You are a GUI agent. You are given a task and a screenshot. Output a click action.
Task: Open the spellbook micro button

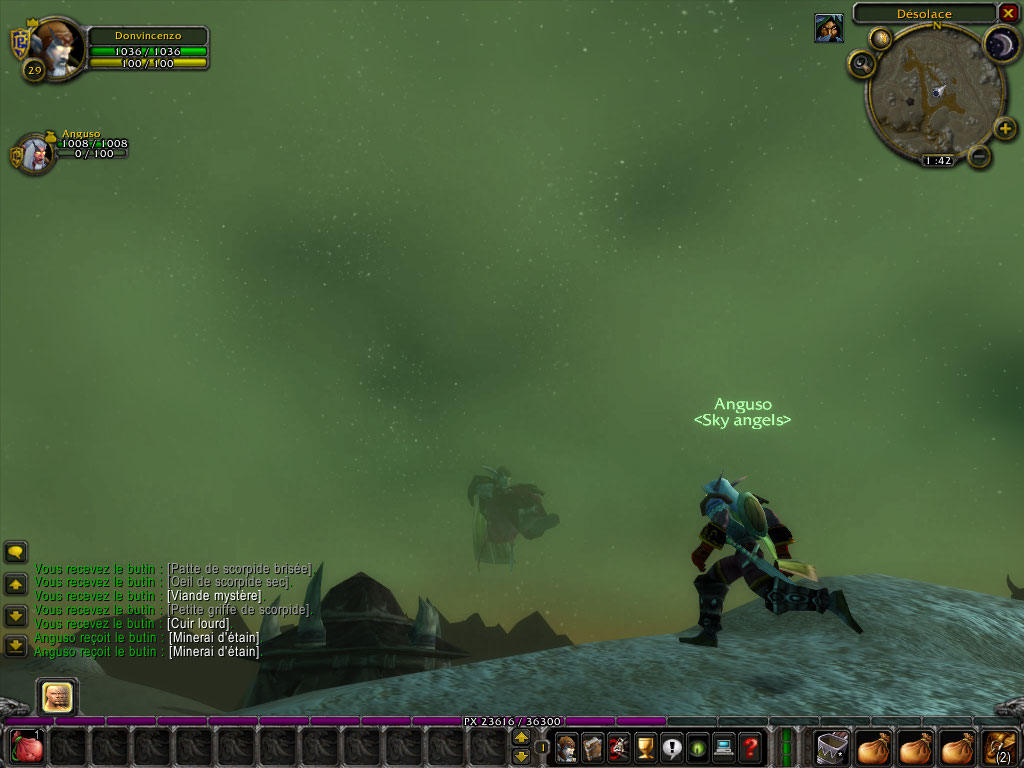tap(593, 746)
